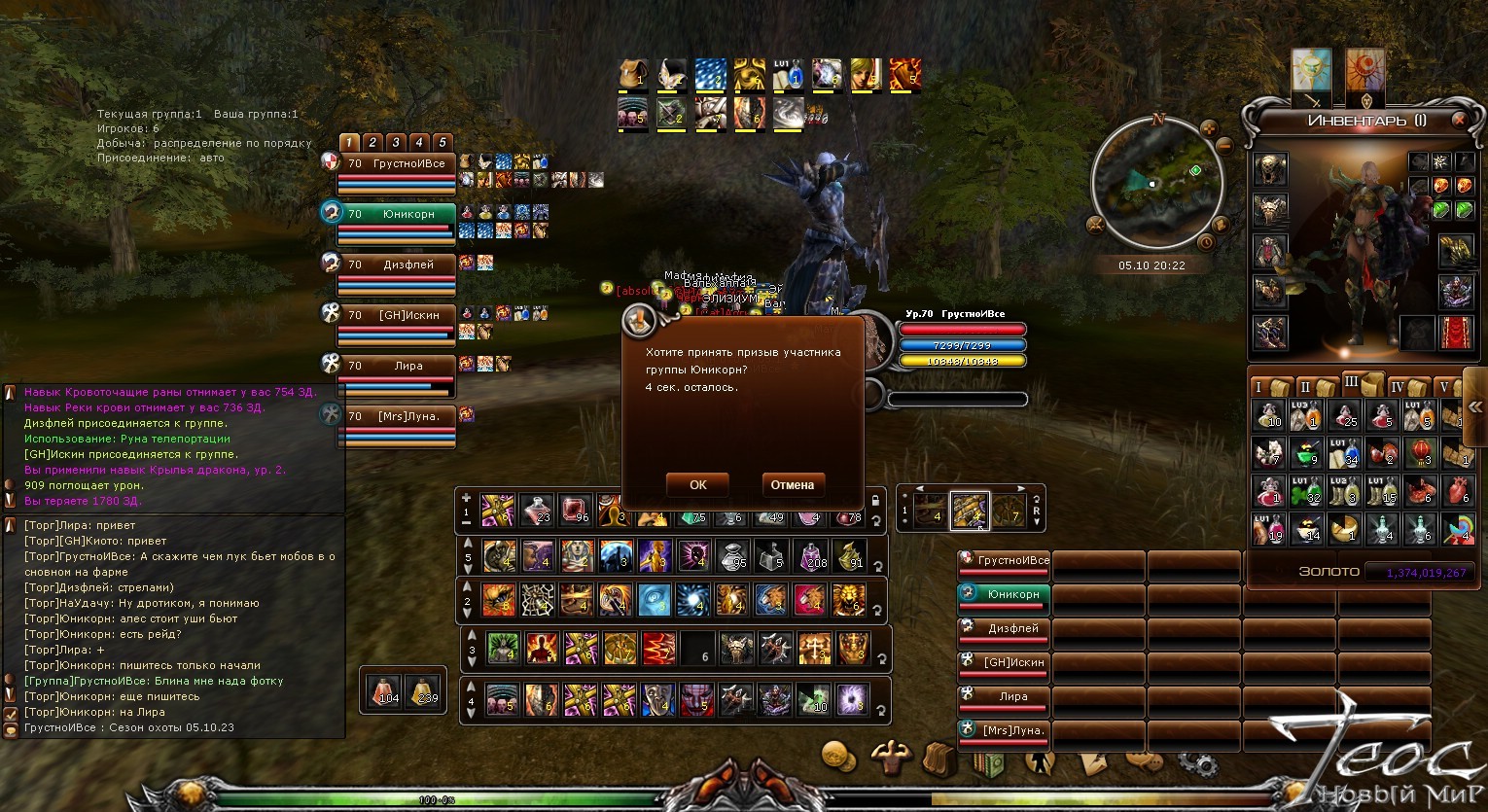
Task: Click the crossed swords button on minimap
Action: point(1096,225)
